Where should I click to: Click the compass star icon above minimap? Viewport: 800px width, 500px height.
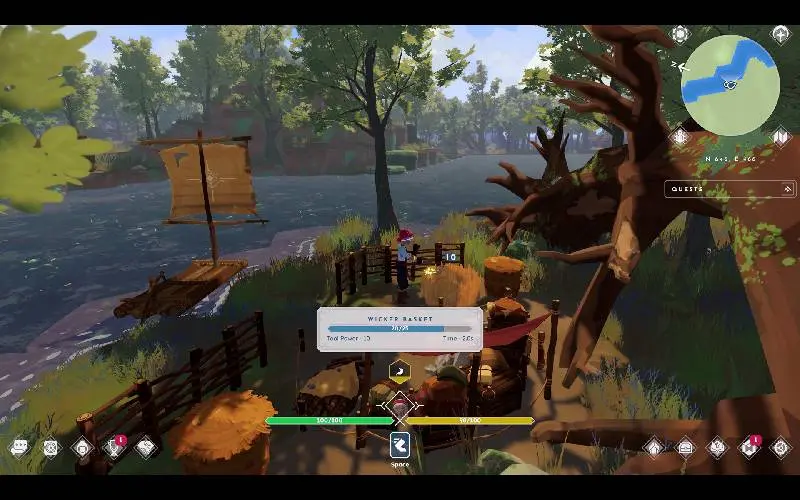pyautogui.click(x=781, y=34)
